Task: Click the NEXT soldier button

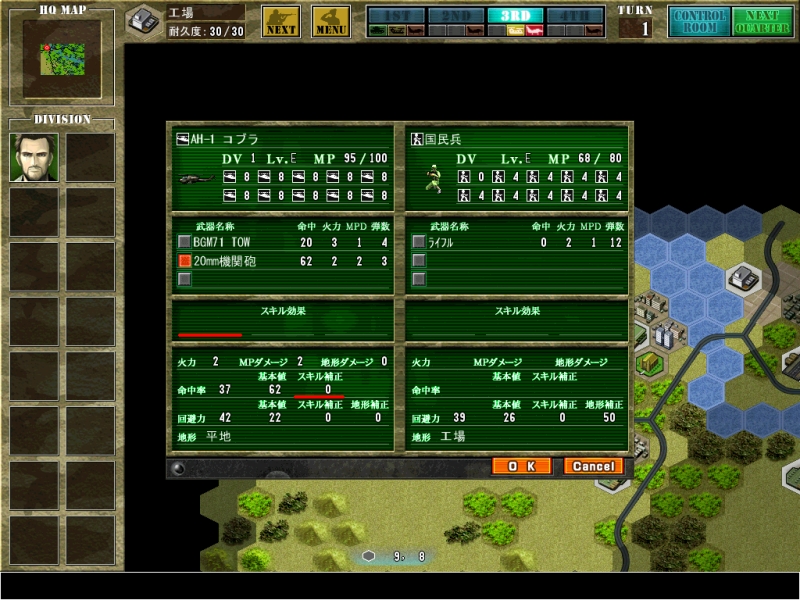Action: coord(281,21)
